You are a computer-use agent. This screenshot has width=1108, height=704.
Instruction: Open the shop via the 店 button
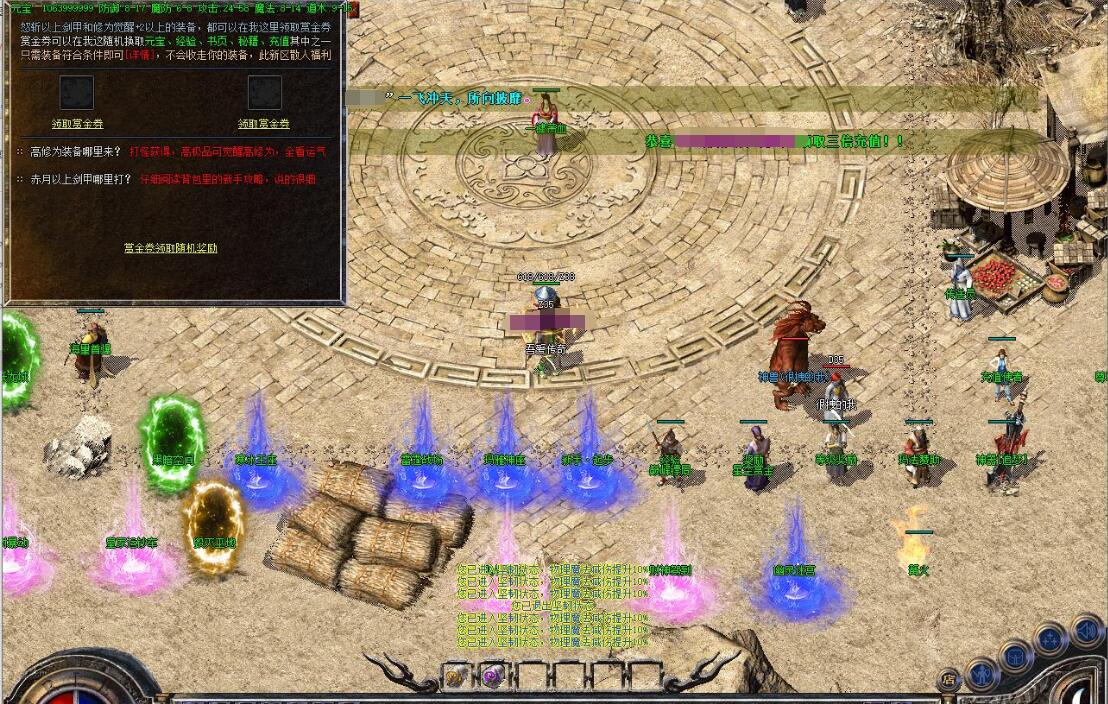[x=949, y=680]
